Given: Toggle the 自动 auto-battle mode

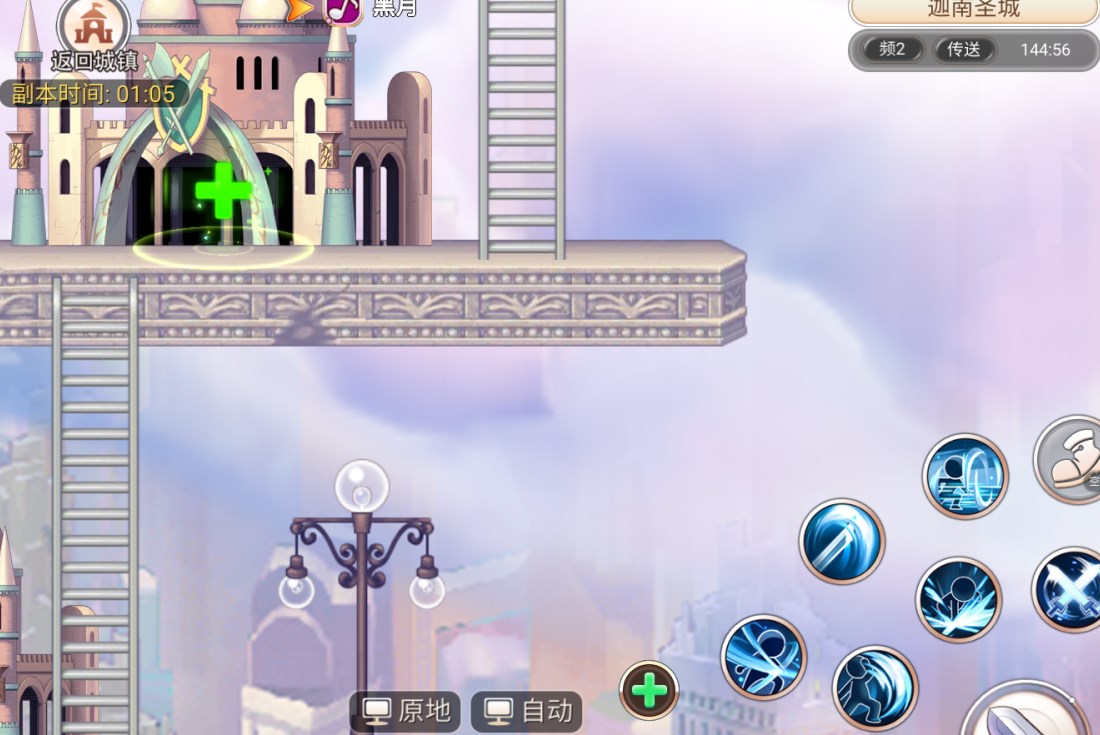Looking at the screenshot, I should coord(528,711).
